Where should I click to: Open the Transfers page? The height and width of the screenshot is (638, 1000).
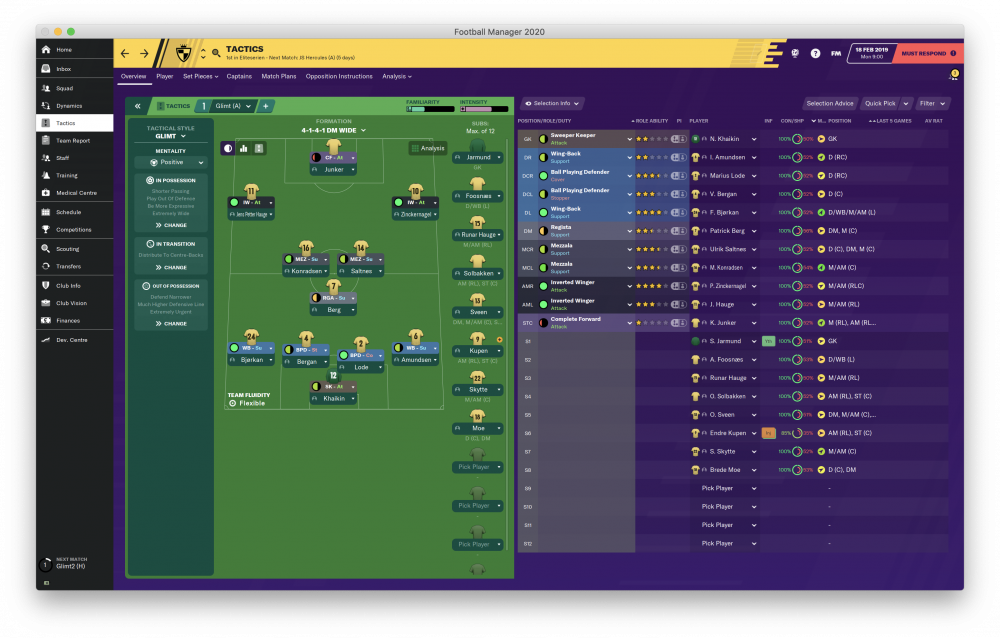tap(68, 266)
